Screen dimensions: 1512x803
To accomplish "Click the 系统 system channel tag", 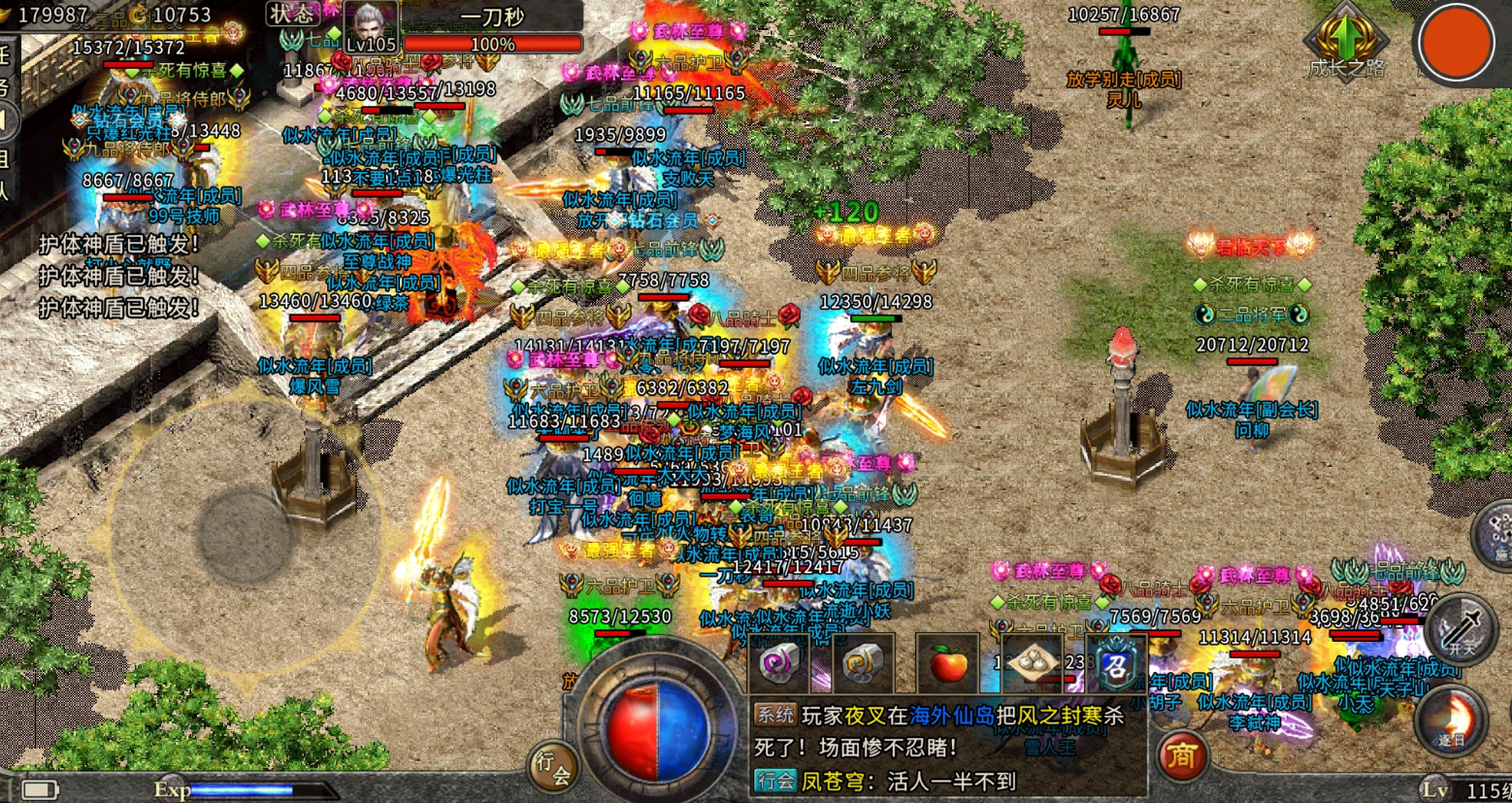I will (x=775, y=715).
